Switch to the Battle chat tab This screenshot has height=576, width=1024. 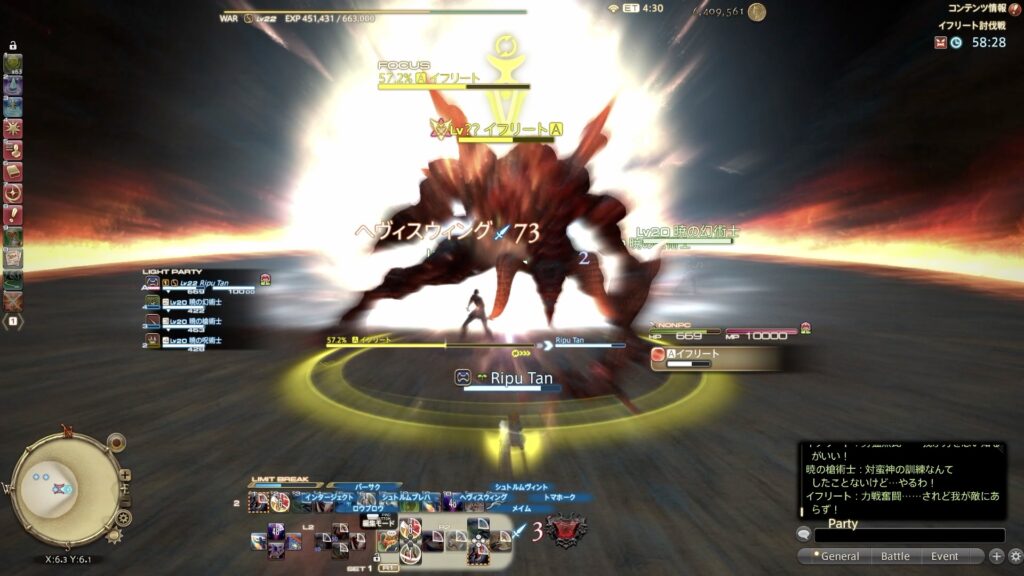point(895,556)
